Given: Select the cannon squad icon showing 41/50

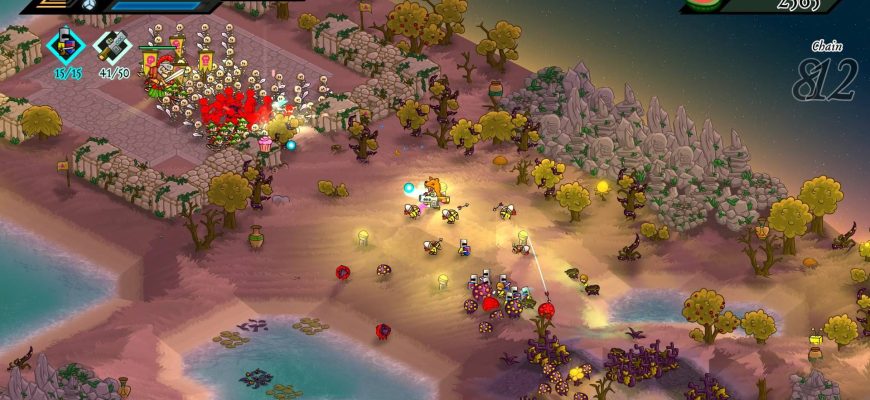Looking at the screenshot, I should (112, 46).
